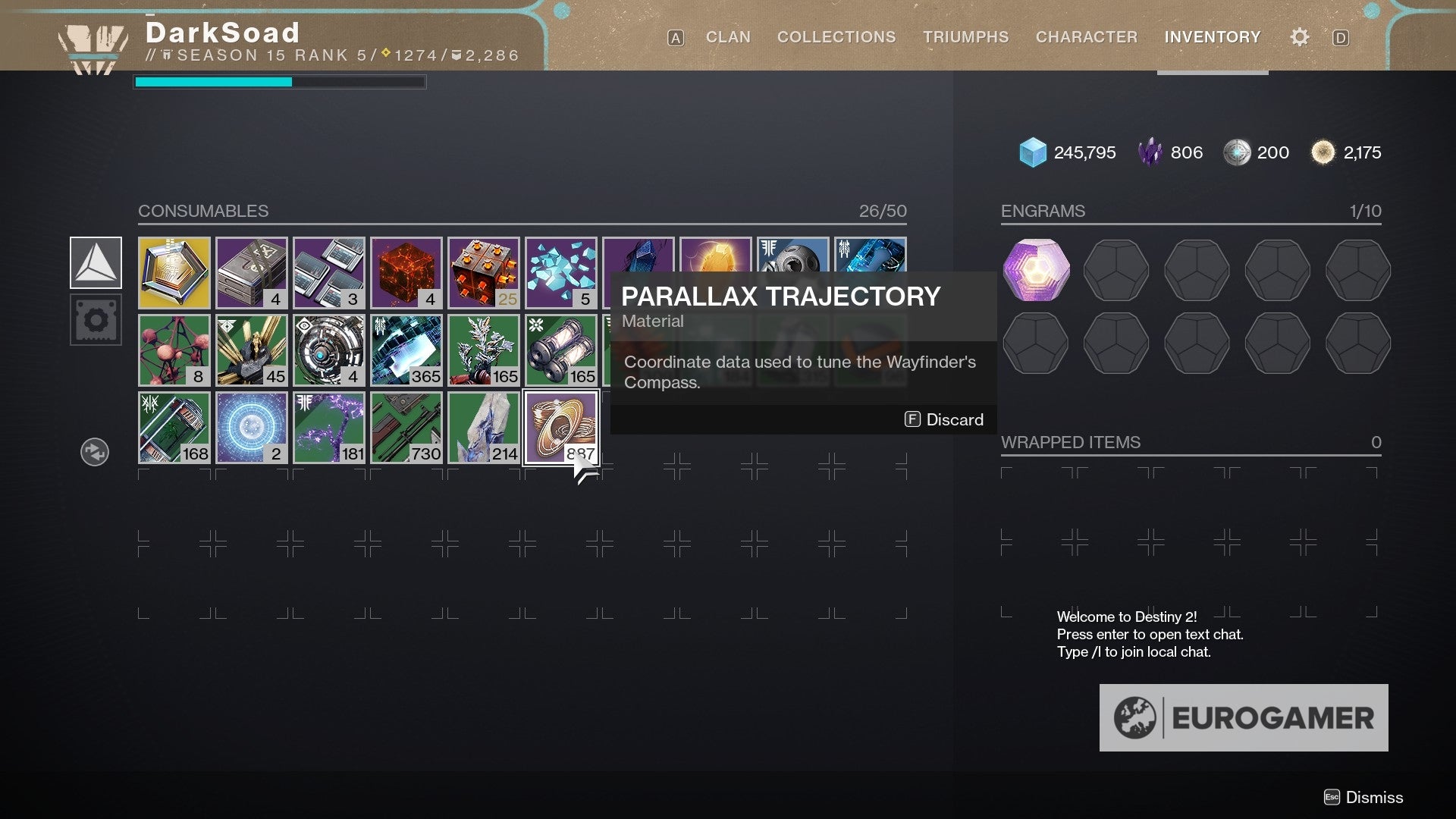Screen dimensions: 1456x819
Task: Switch to the COLLECTIONS tab
Action: (836, 36)
